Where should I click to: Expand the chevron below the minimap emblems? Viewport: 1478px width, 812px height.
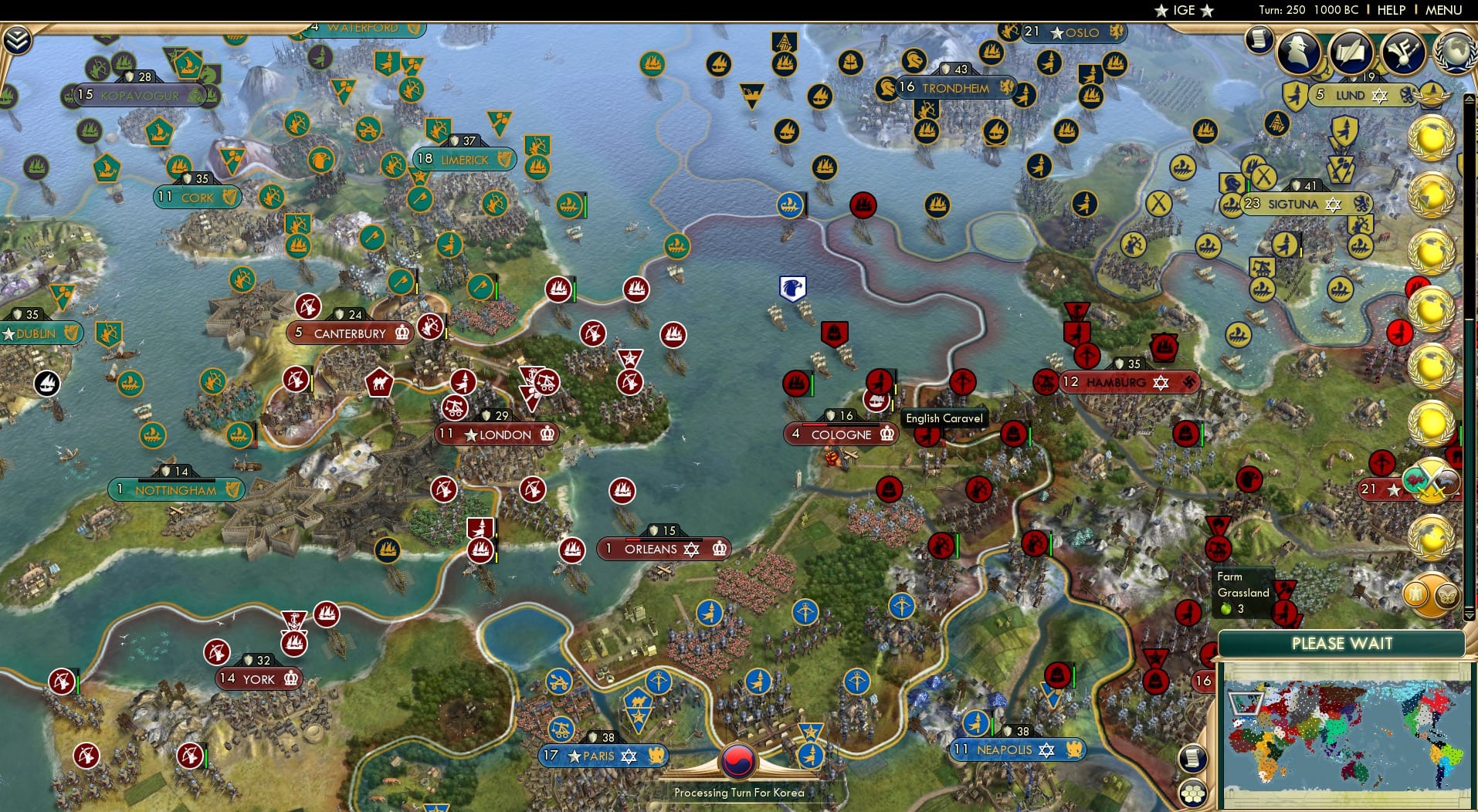[x=1469, y=615]
